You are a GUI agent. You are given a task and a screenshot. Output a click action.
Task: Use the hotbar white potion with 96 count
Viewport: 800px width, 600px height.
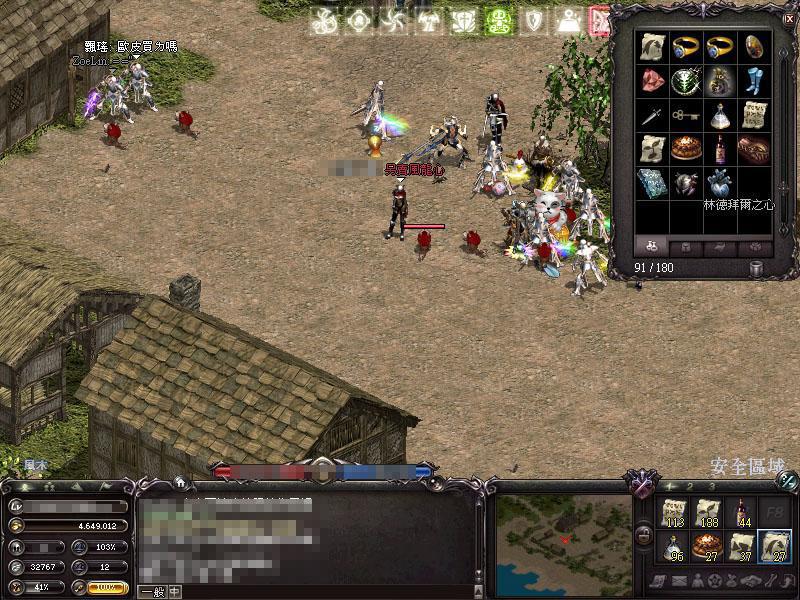(673, 546)
